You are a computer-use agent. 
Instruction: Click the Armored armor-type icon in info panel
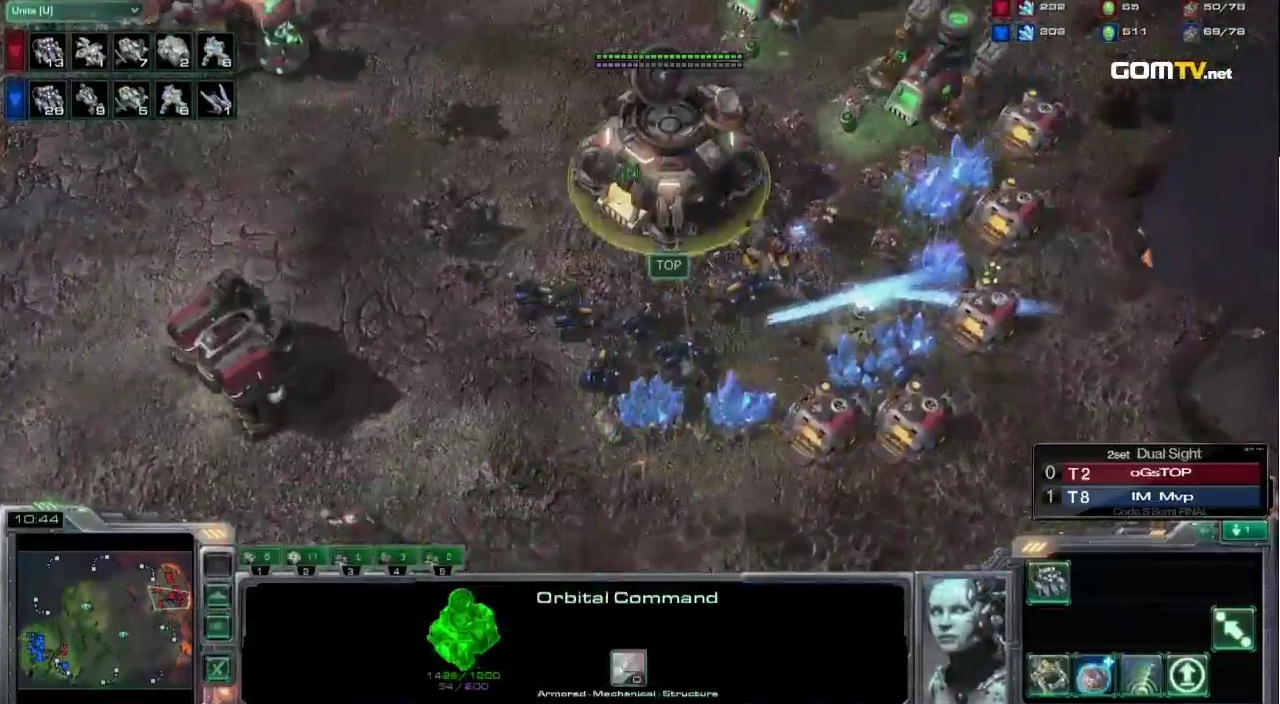(628, 667)
